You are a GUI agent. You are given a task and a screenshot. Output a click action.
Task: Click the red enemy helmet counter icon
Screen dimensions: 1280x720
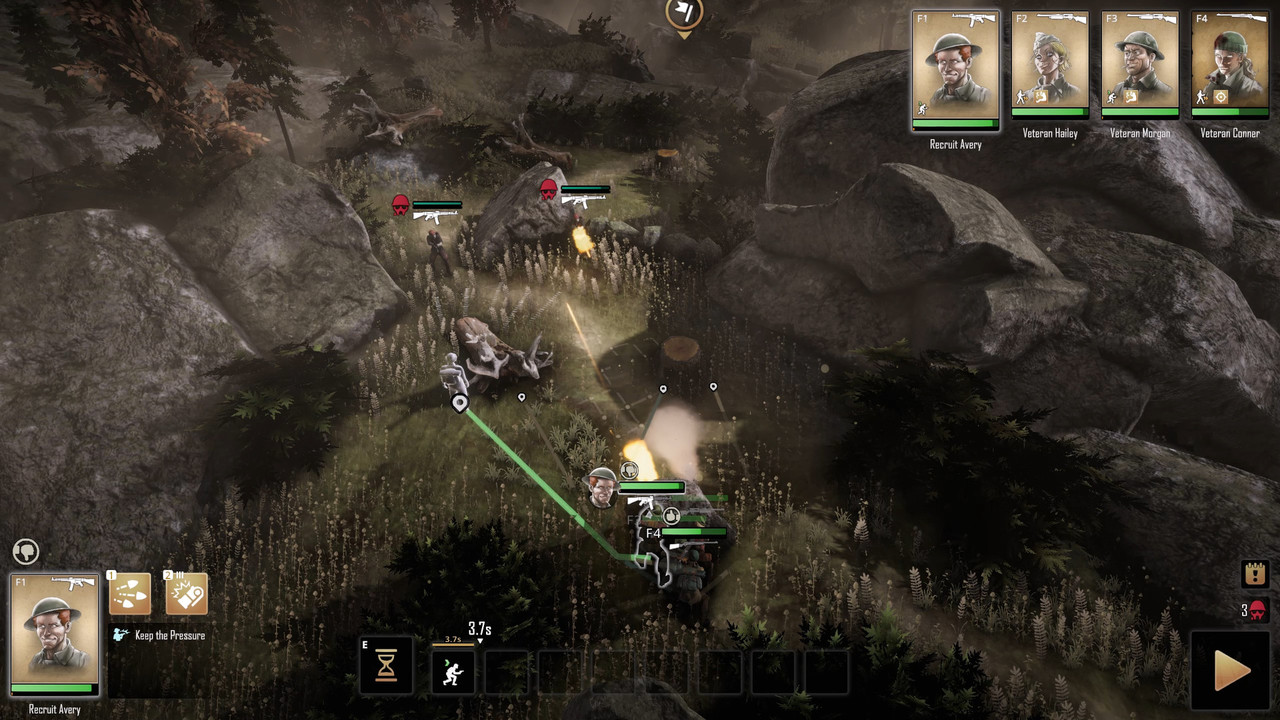coord(1257,610)
